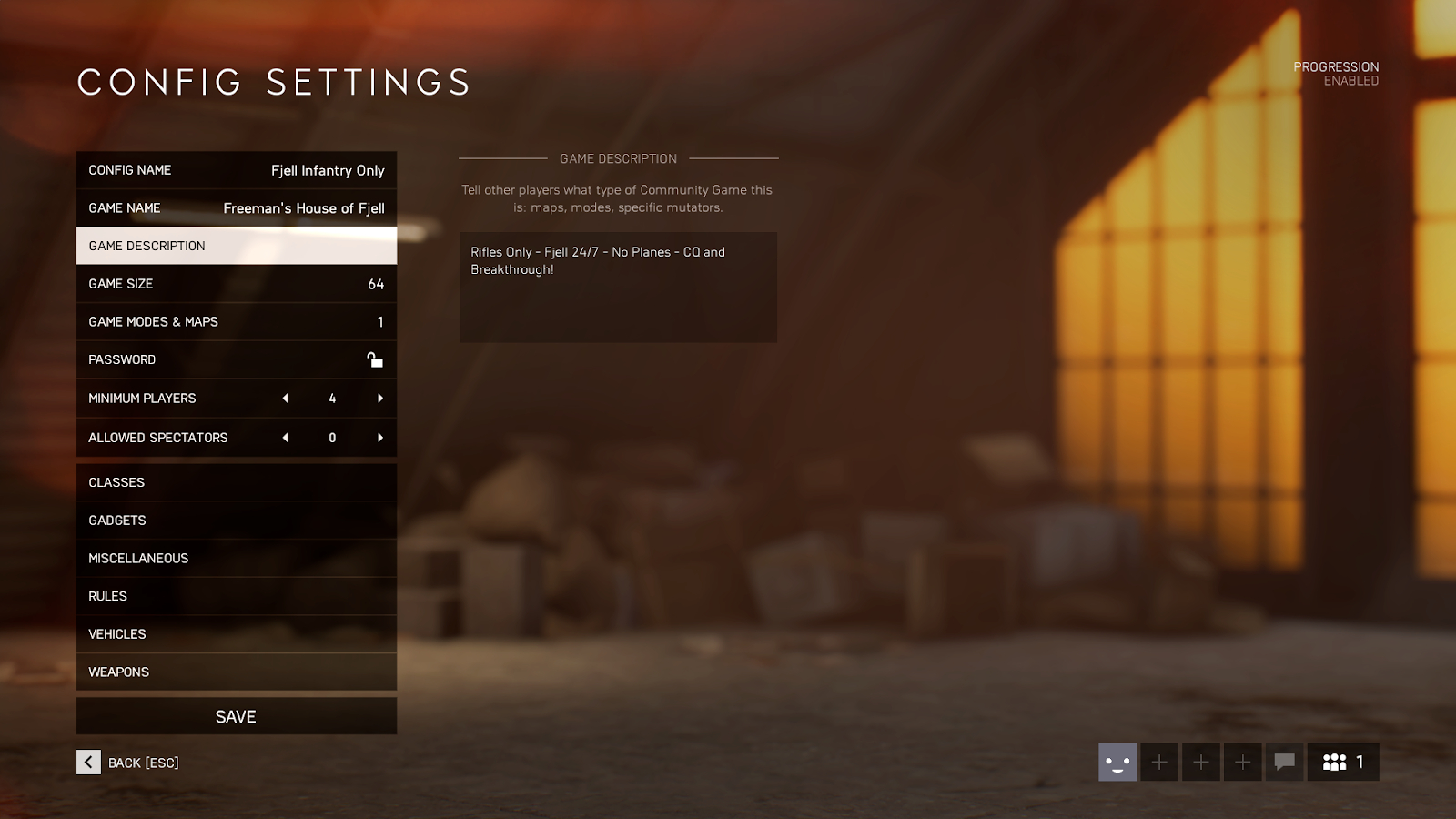The width and height of the screenshot is (1456, 819).
Task: Open the Classes settings
Action: [236, 482]
